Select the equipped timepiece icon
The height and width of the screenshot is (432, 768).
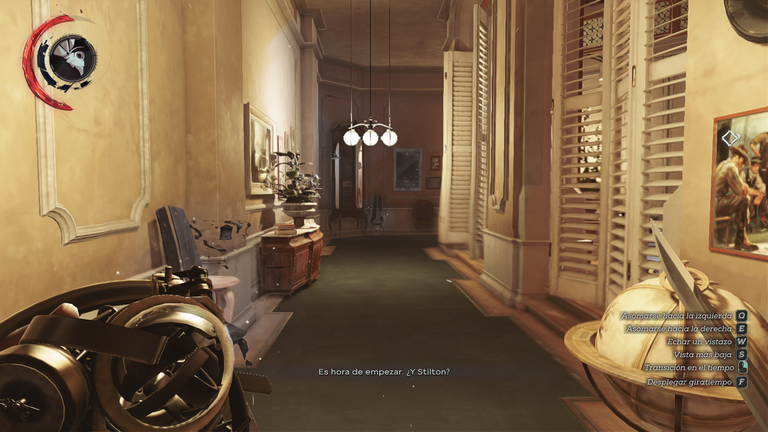pyautogui.click(x=71, y=58)
